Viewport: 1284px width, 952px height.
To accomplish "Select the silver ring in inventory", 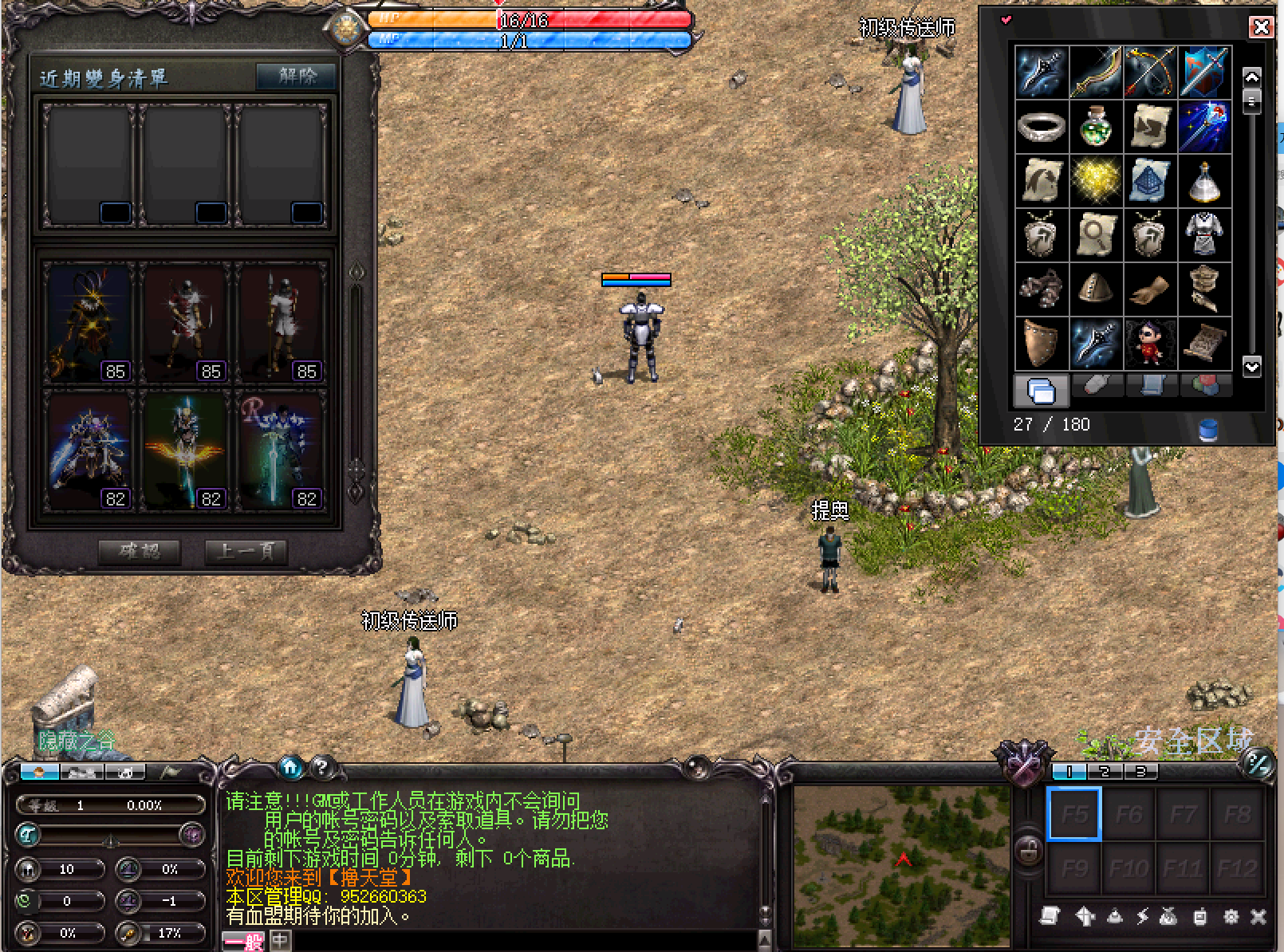I will click(x=1042, y=126).
